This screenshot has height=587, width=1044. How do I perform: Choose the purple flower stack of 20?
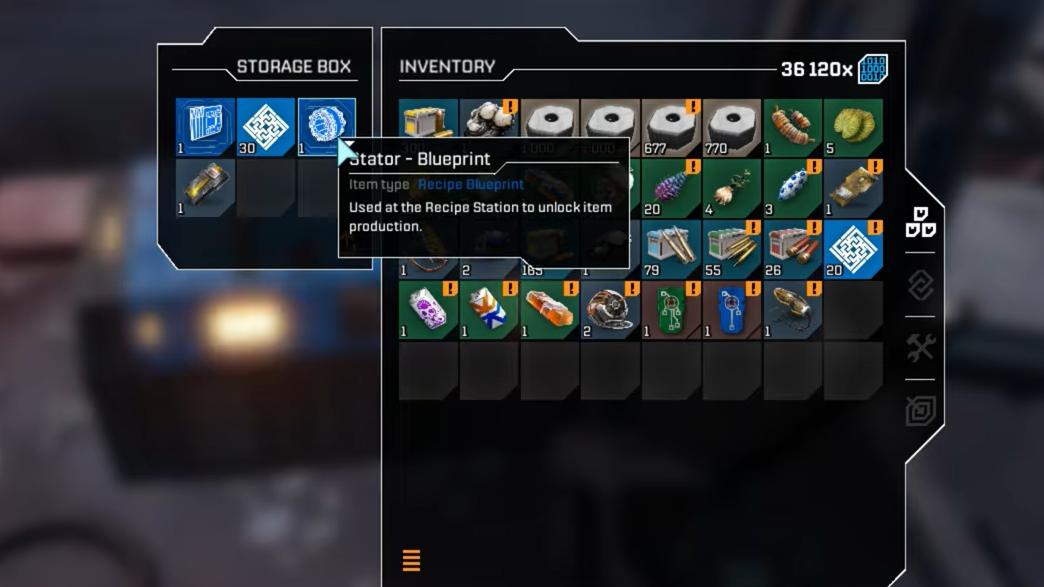[x=671, y=188]
